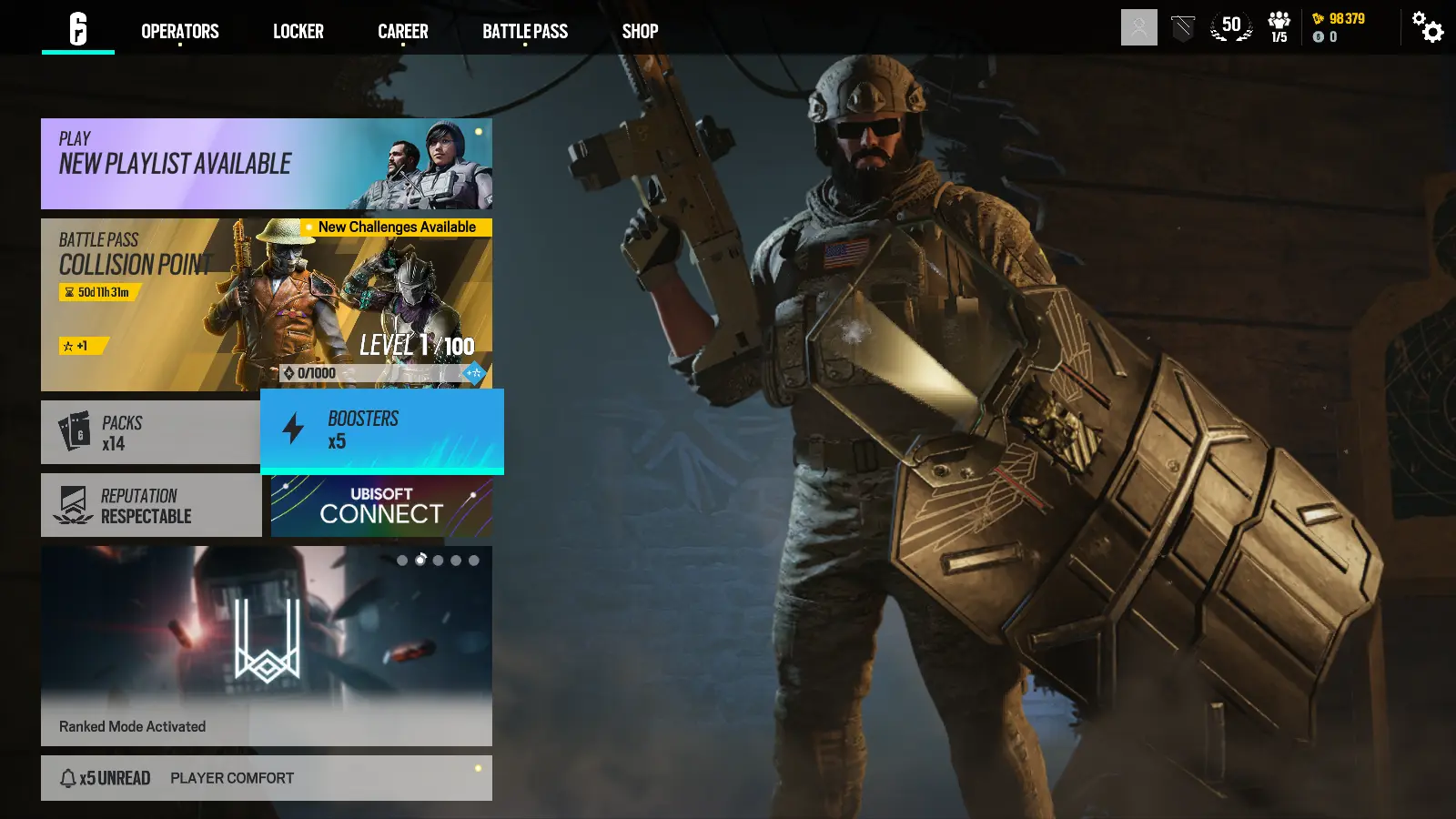Check your Respectable reputation status
Viewport: 1456px width, 819px height.
tap(150, 505)
